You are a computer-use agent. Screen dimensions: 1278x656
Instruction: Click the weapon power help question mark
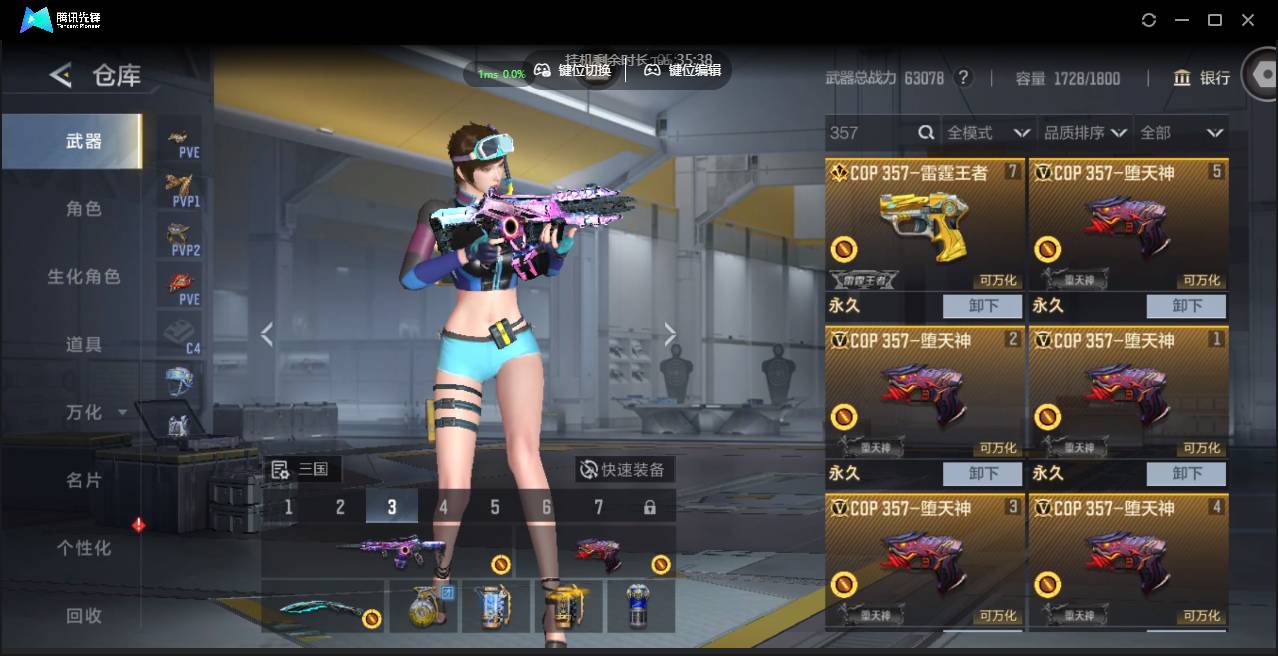pos(964,78)
